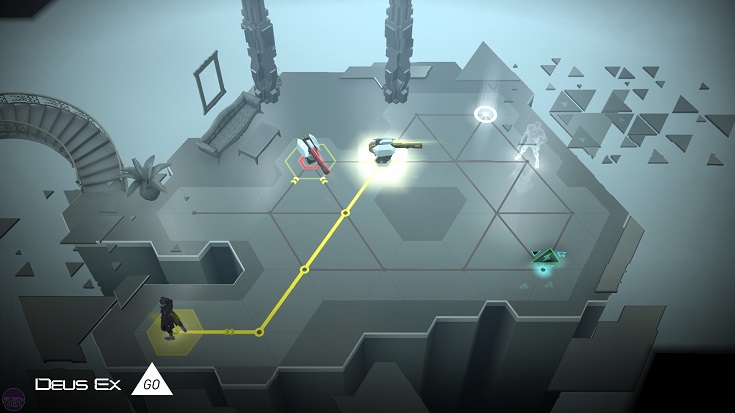Screen dimensions: 735x413
Task: Select the highlighted turret at the yellow line's end
Action: click(384, 150)
